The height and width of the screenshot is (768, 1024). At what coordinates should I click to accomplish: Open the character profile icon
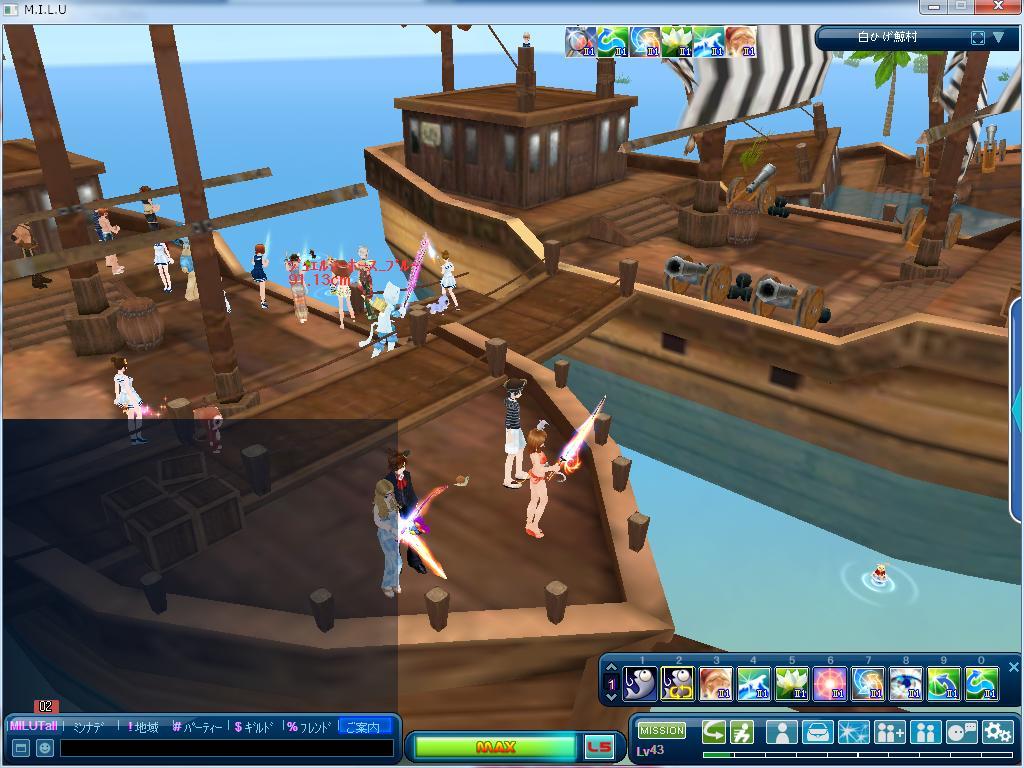781,733
